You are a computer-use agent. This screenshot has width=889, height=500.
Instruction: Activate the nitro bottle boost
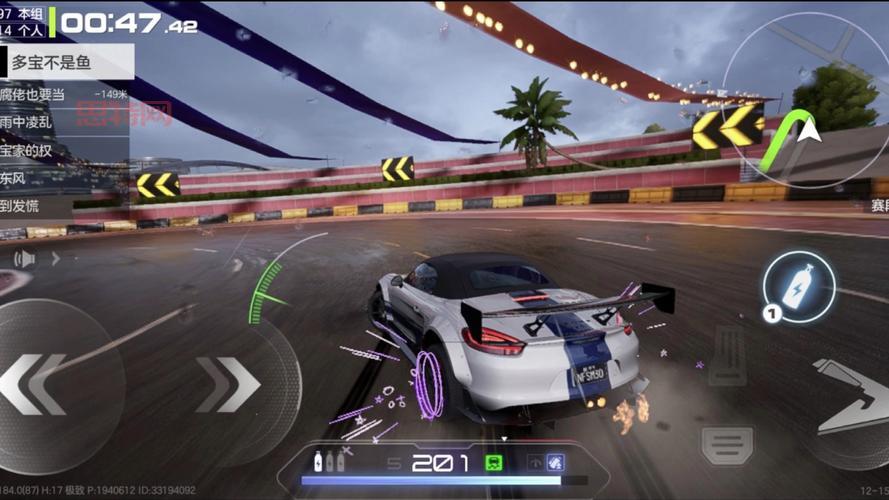[798, 287]
